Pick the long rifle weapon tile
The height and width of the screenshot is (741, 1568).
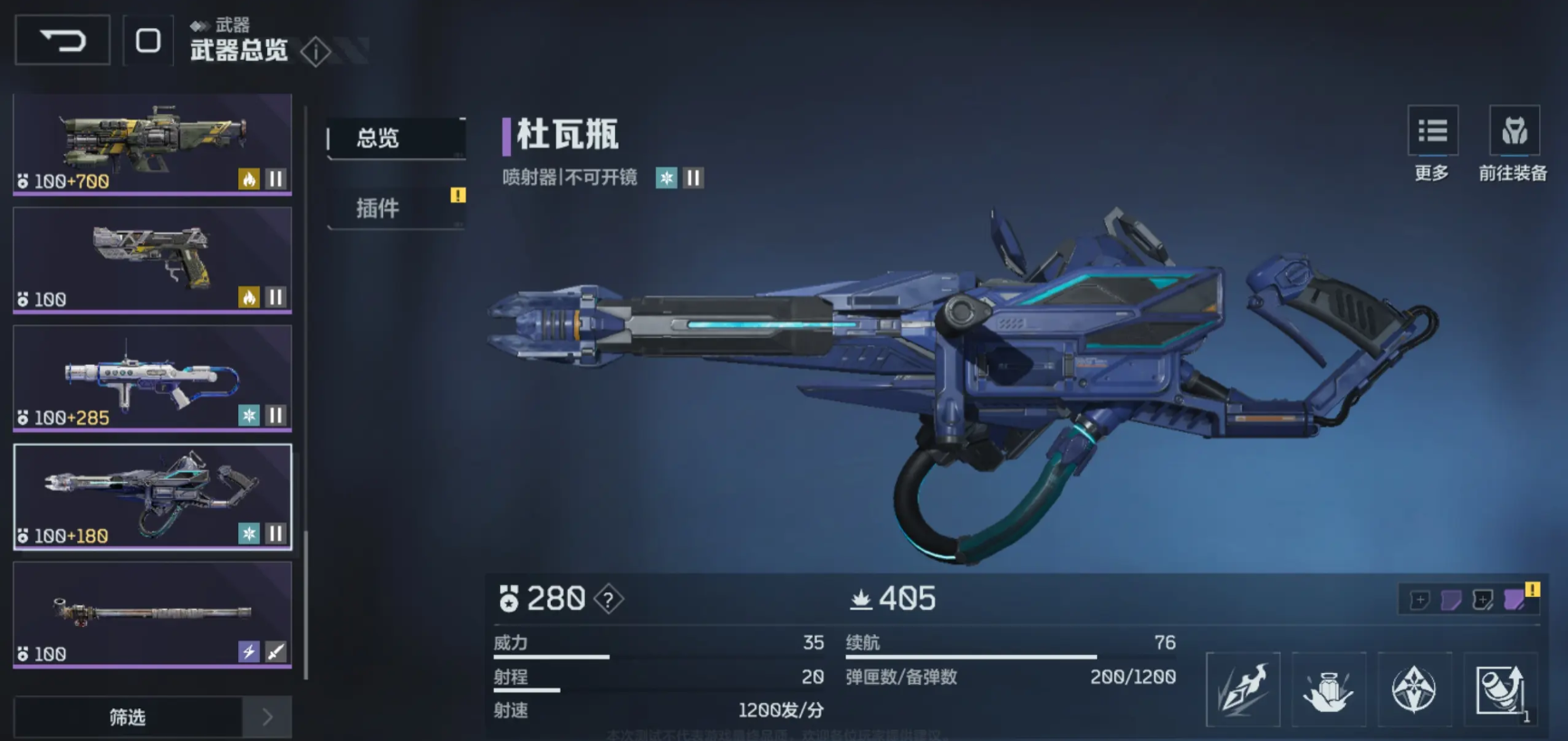[x=152, y=614]
